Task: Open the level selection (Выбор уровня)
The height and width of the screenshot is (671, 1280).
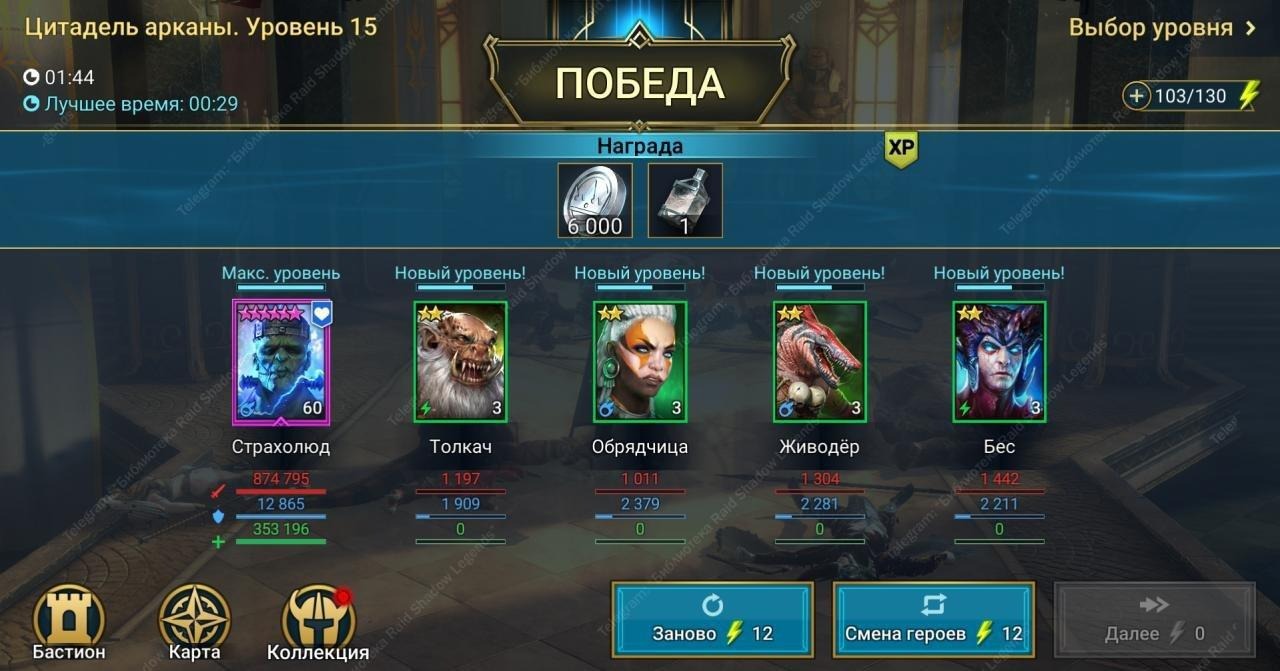Action: pyautogui.click(x=1162, y=28)
